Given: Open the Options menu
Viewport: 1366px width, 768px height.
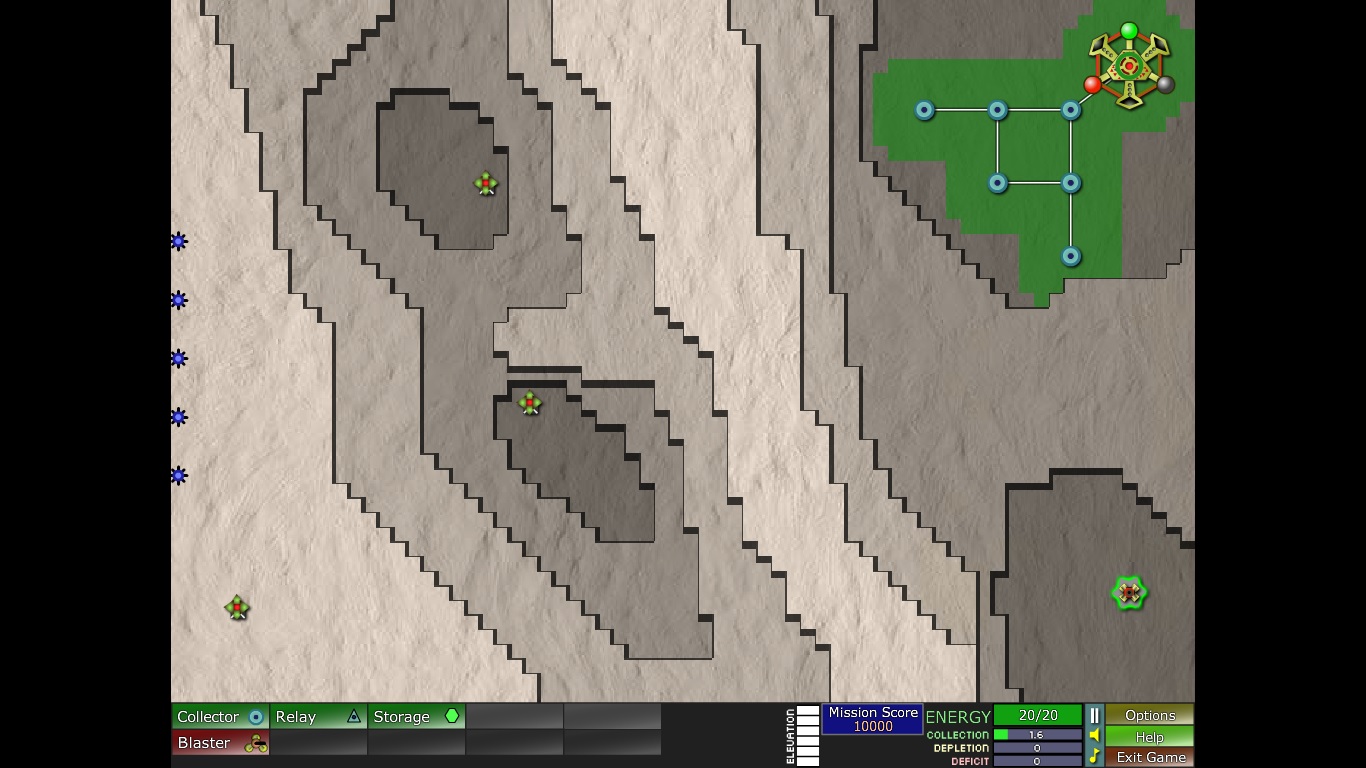Looking at the screenshot, I should (1150, 715).
